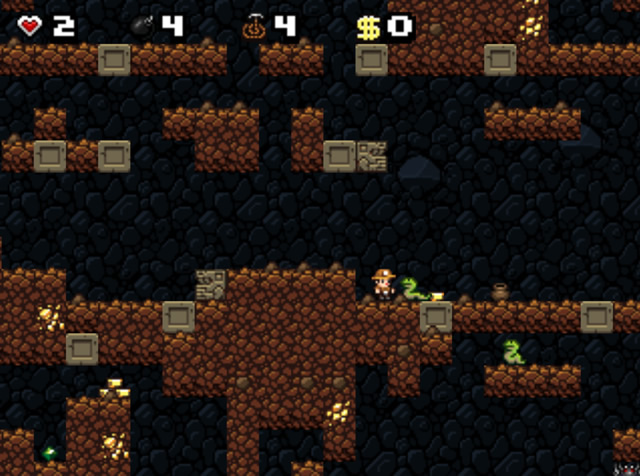The height and width of the screenshot is (476, 640).
Task: Select the bomb icon in the HUD
Action: click(142, 27)
